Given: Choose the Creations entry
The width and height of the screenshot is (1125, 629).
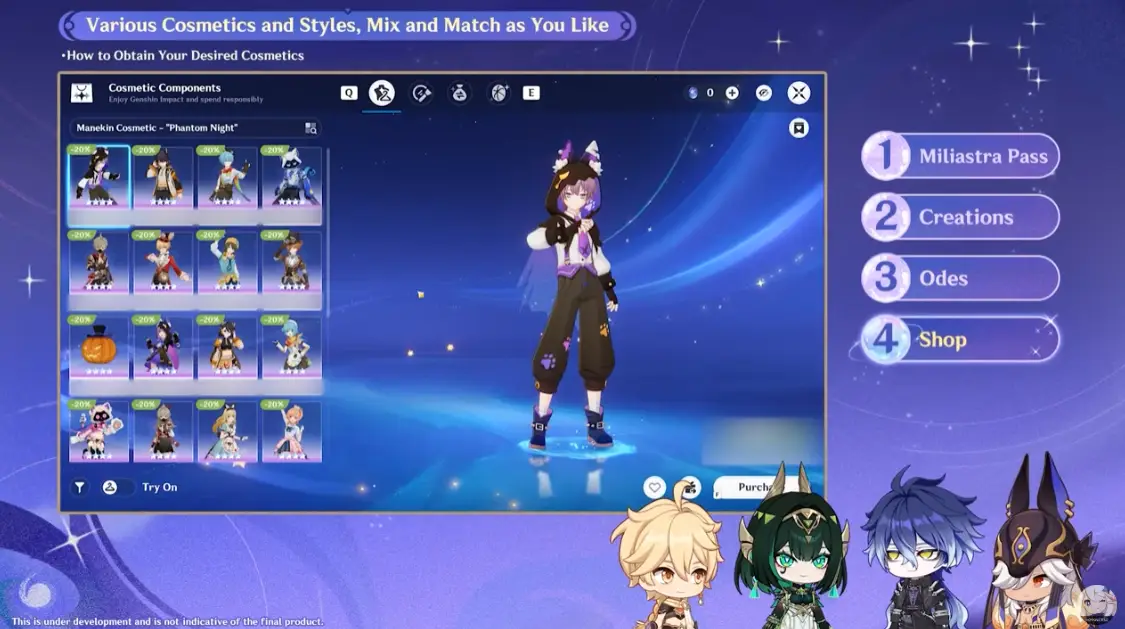Looking at the screenshot, I should [960, 217].
